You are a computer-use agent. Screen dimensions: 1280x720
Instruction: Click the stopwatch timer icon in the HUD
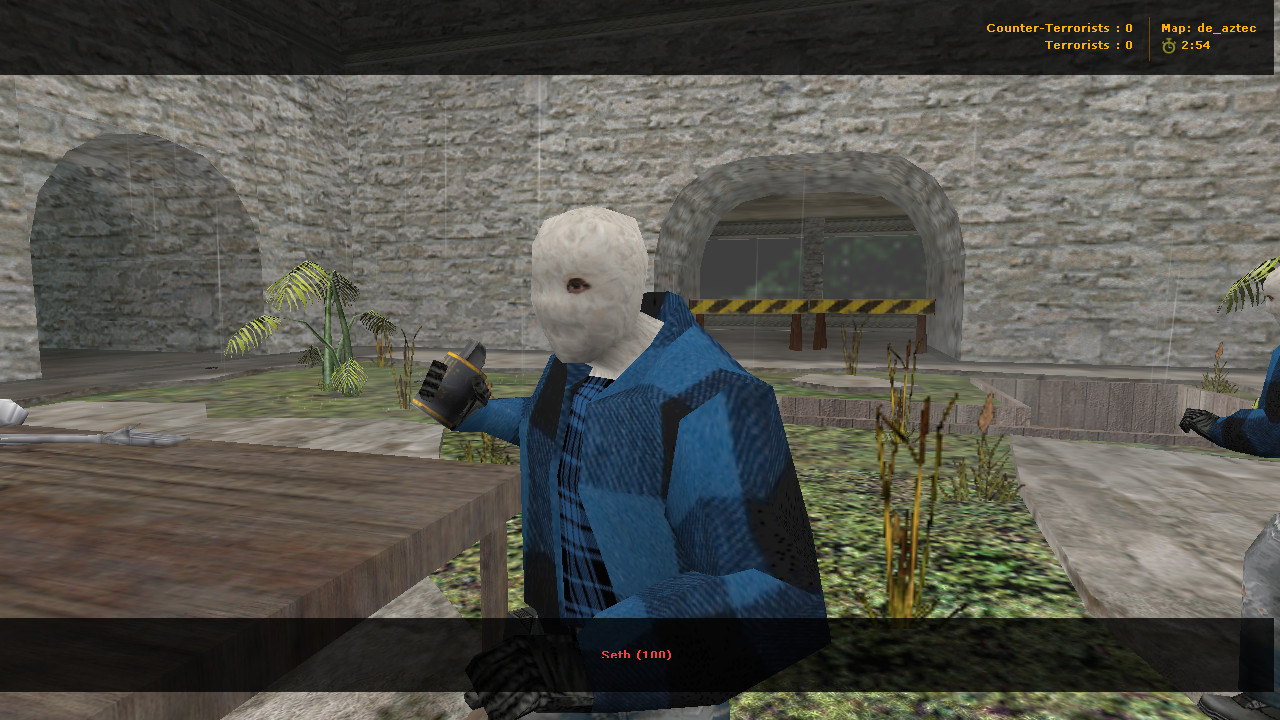pos(1169,44)
